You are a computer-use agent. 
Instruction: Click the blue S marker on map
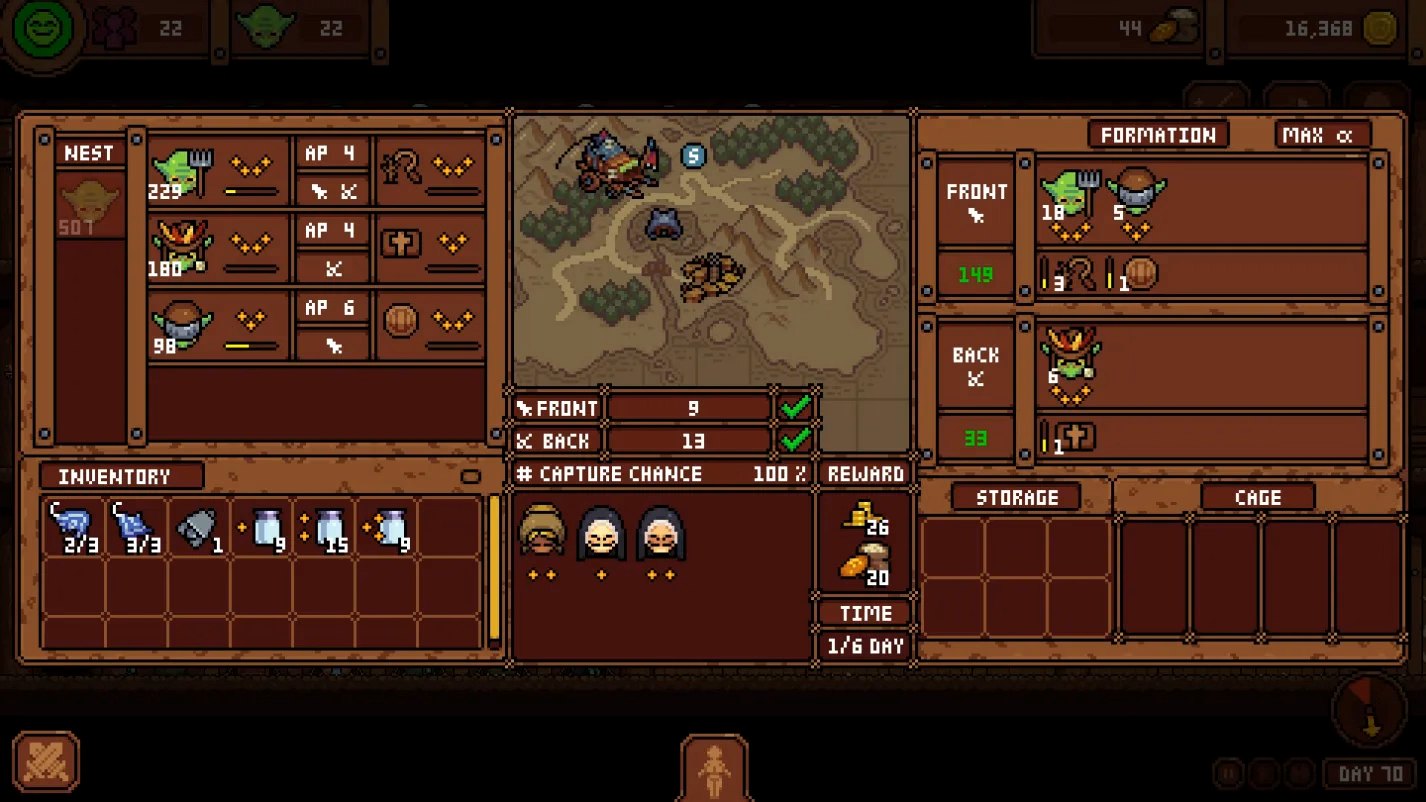click(693, 155)
